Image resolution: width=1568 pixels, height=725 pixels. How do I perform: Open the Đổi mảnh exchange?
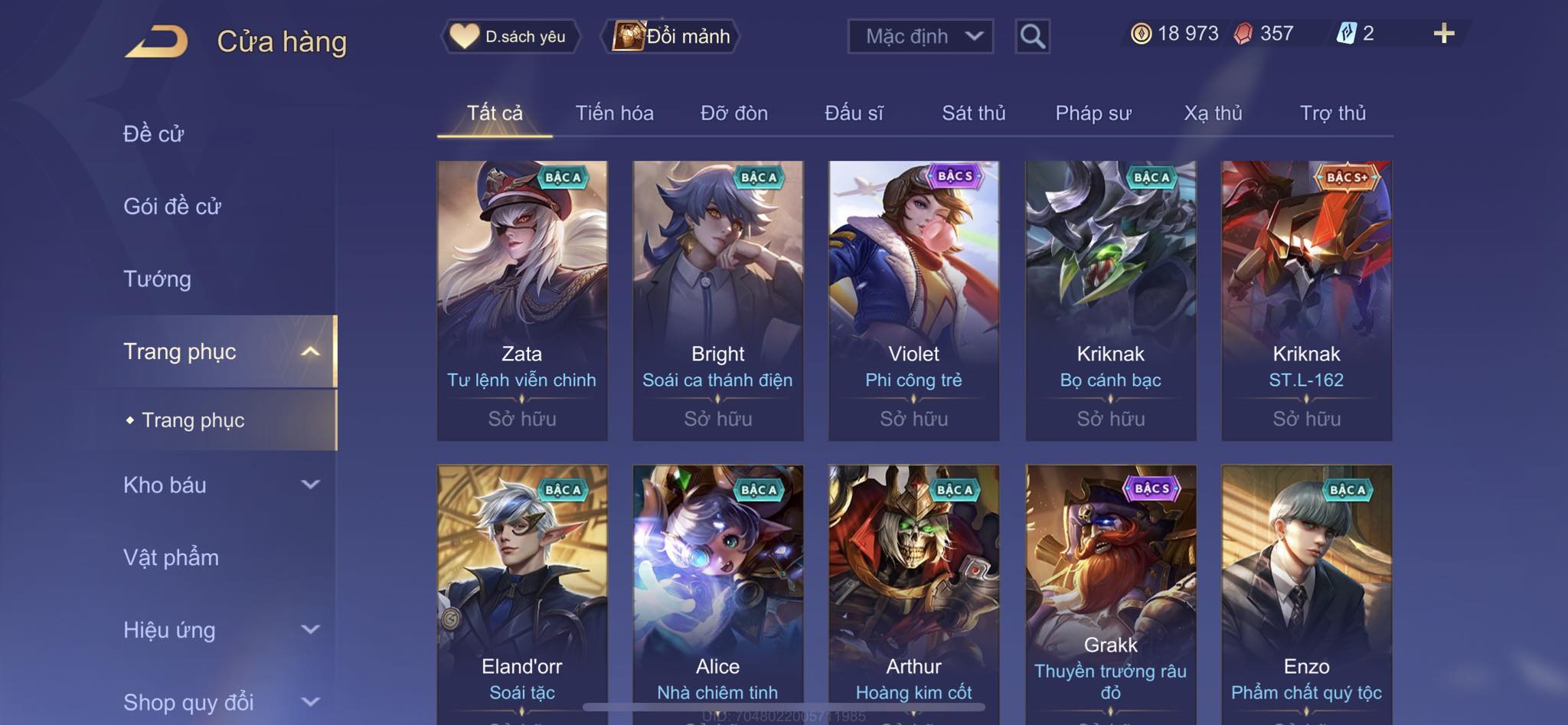[672, 36]
